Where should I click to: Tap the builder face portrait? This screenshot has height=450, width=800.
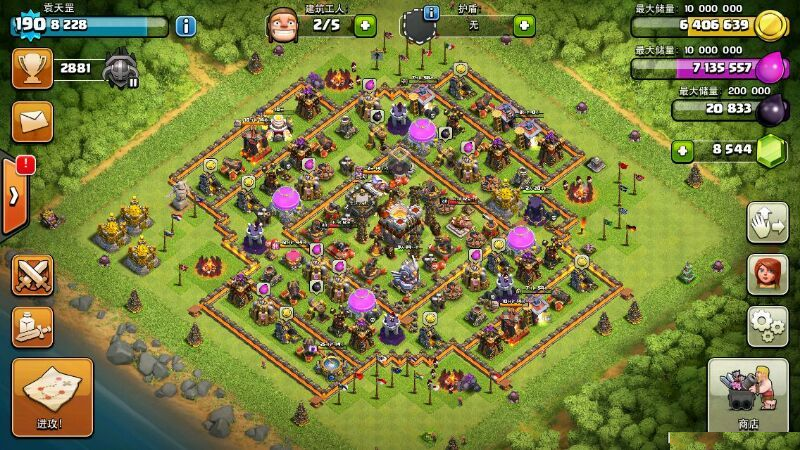(282, 25)
